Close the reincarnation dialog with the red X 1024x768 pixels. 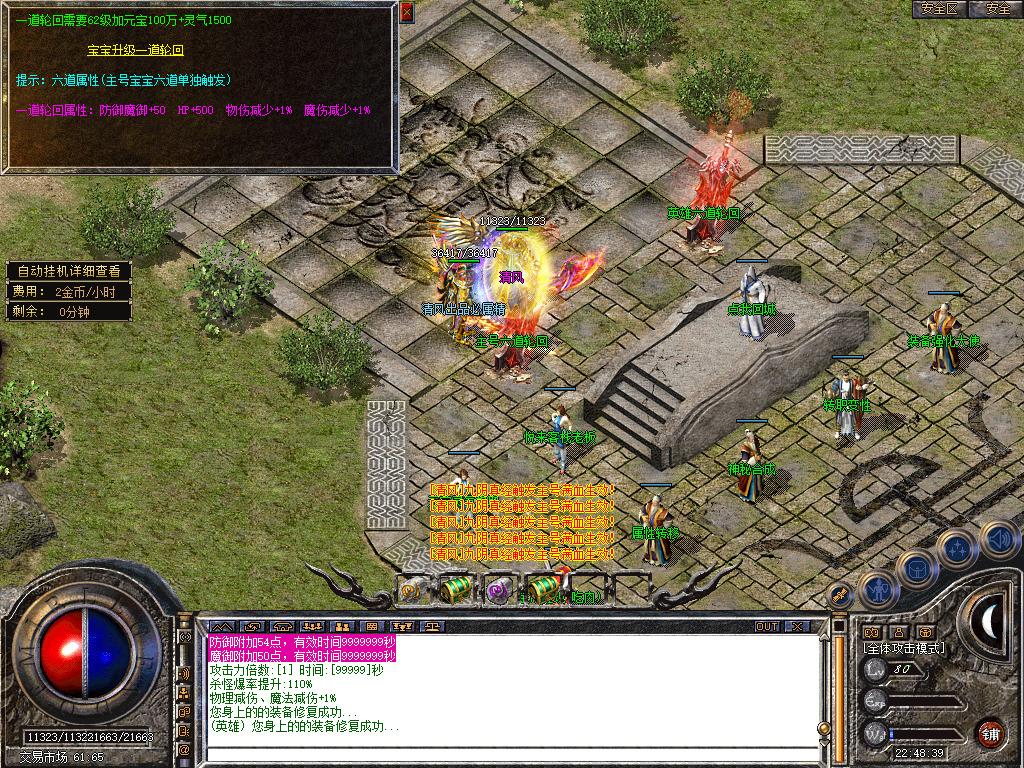pyautogui.click(x=406, y=12)
